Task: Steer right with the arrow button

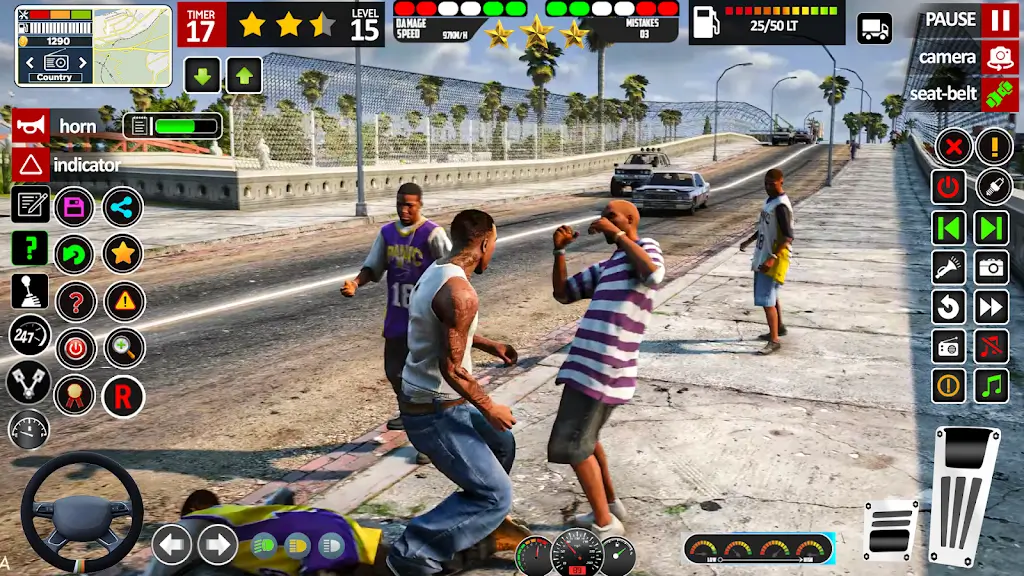Action: coord(217,545)
